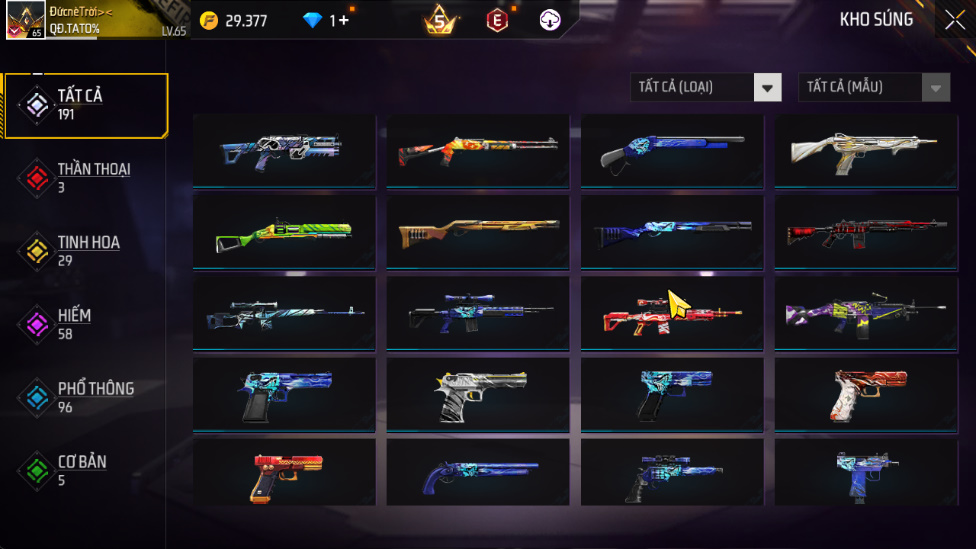976x549 pixels.
Task: Close the Kho Súng weapon vault
Action: tap(954, 20)
